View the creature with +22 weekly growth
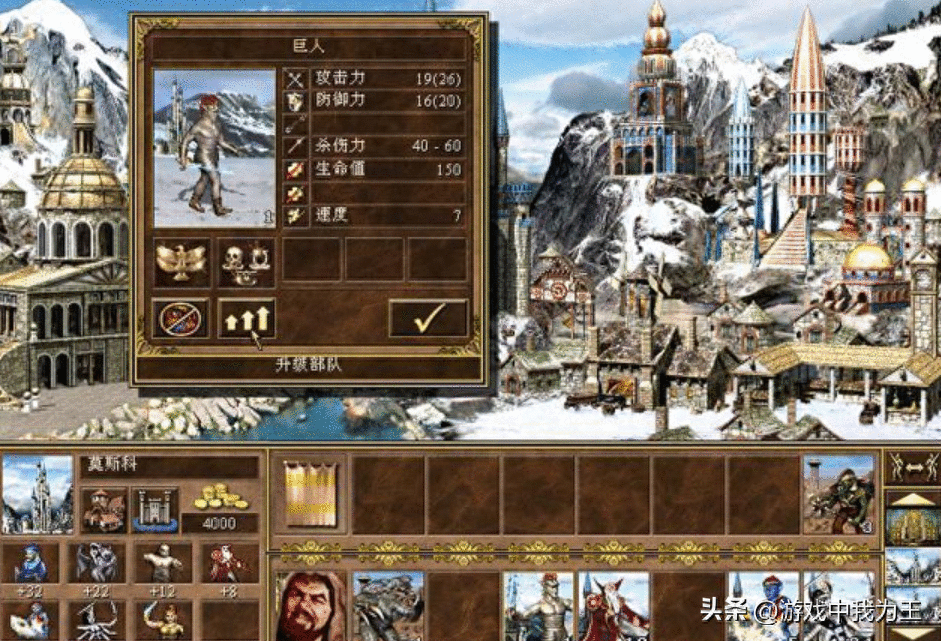The image size is (941, 641). click(97, 564)
